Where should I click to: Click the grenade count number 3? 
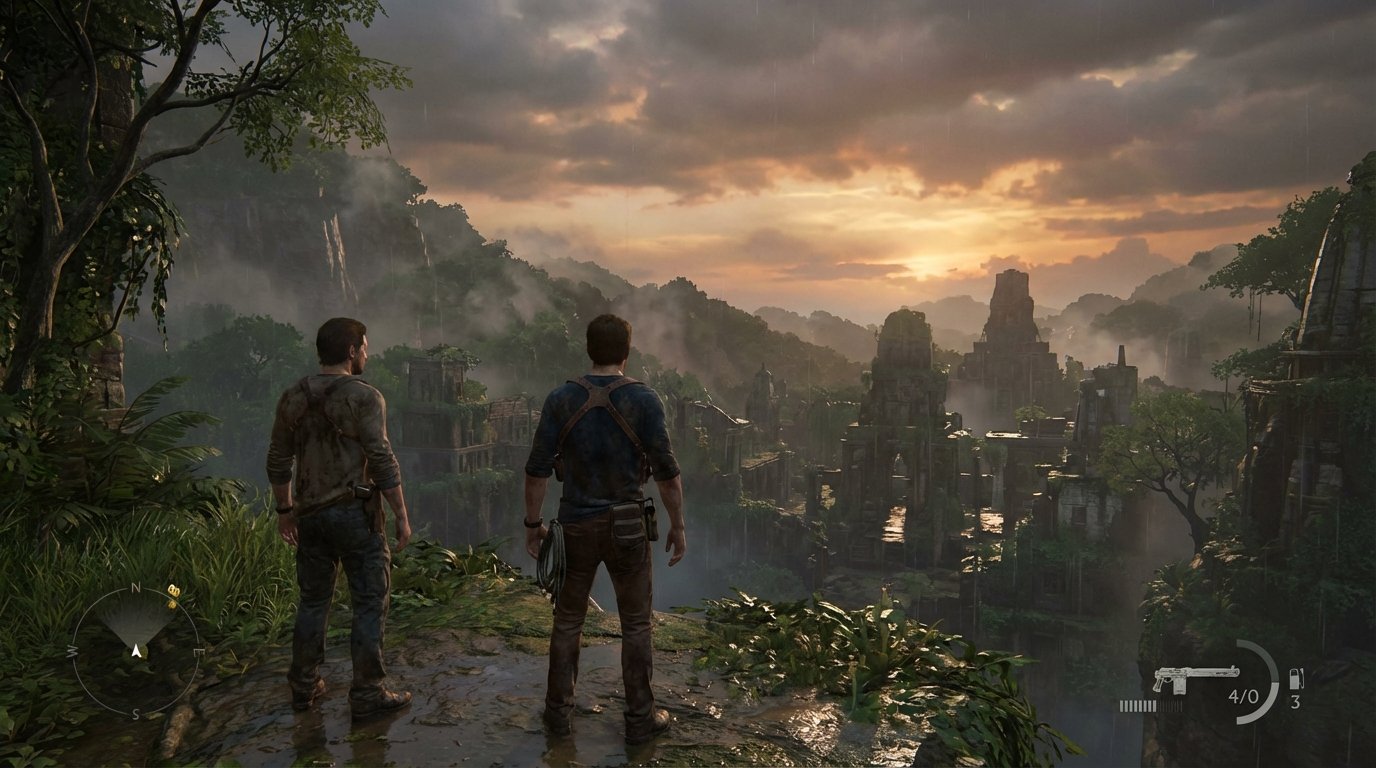[x=1295, y=703]
